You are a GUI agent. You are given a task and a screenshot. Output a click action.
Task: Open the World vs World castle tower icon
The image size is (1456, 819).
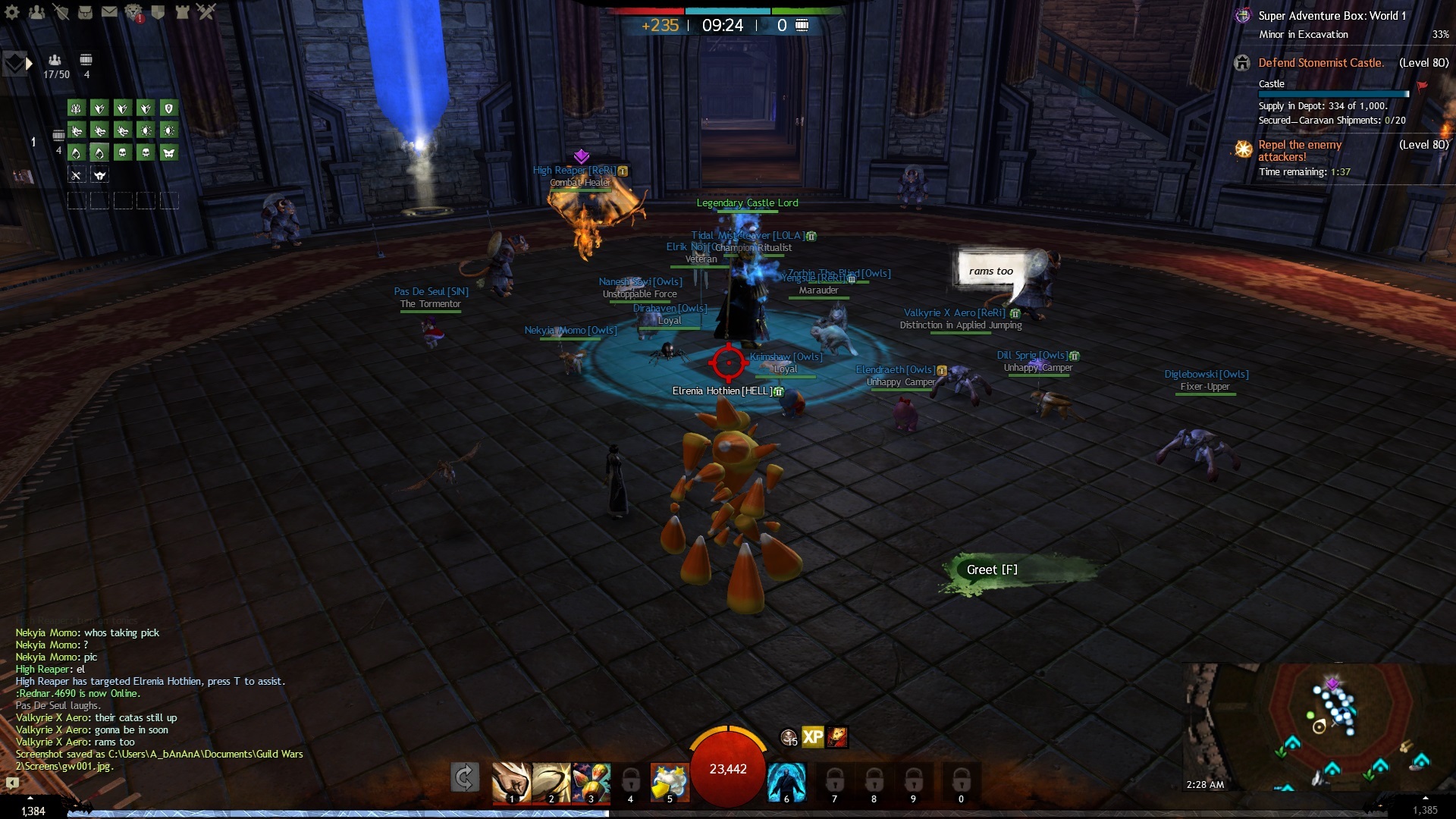tap(182, 12)
